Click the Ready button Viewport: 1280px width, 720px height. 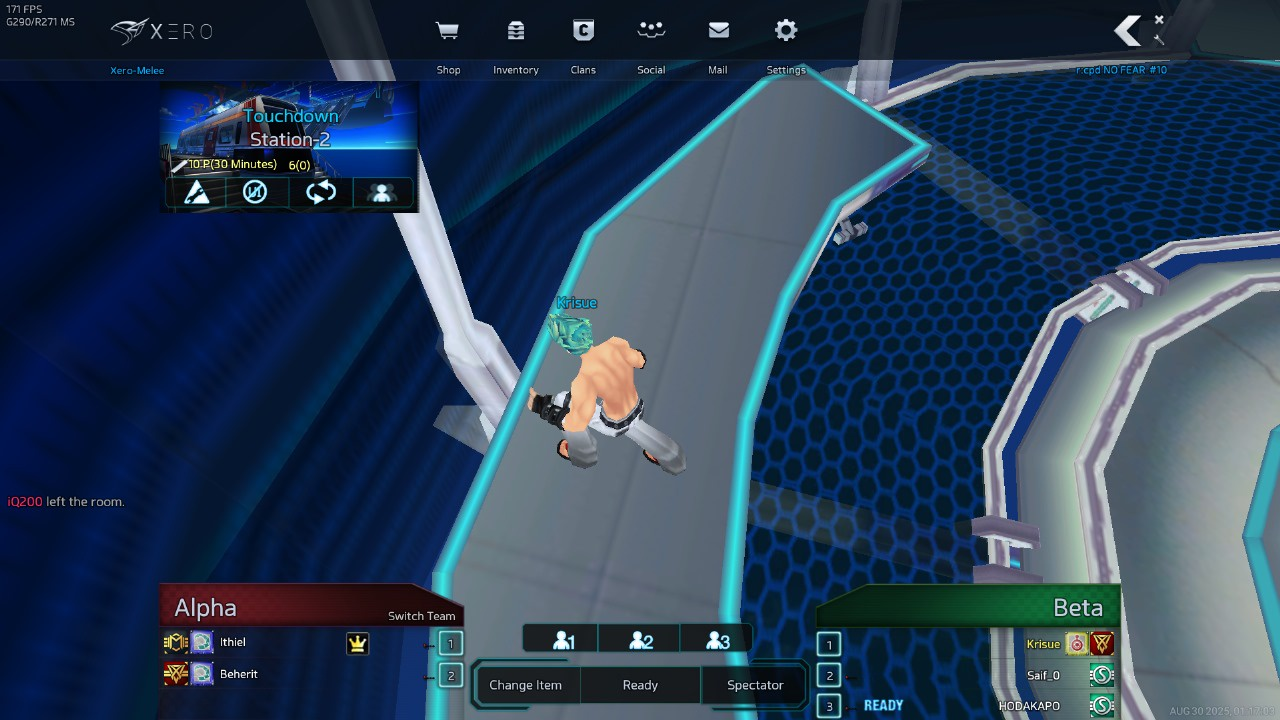click(640, 685)
